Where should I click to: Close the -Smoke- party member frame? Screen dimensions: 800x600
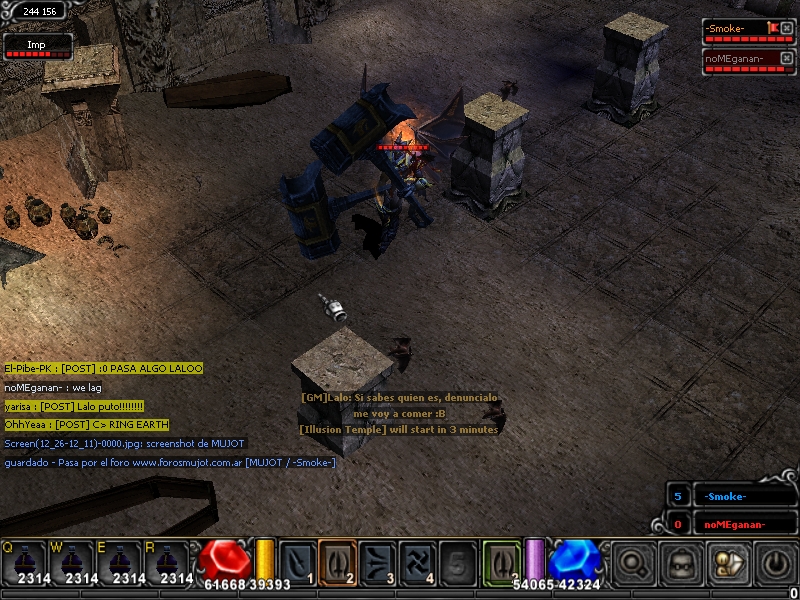786,28
